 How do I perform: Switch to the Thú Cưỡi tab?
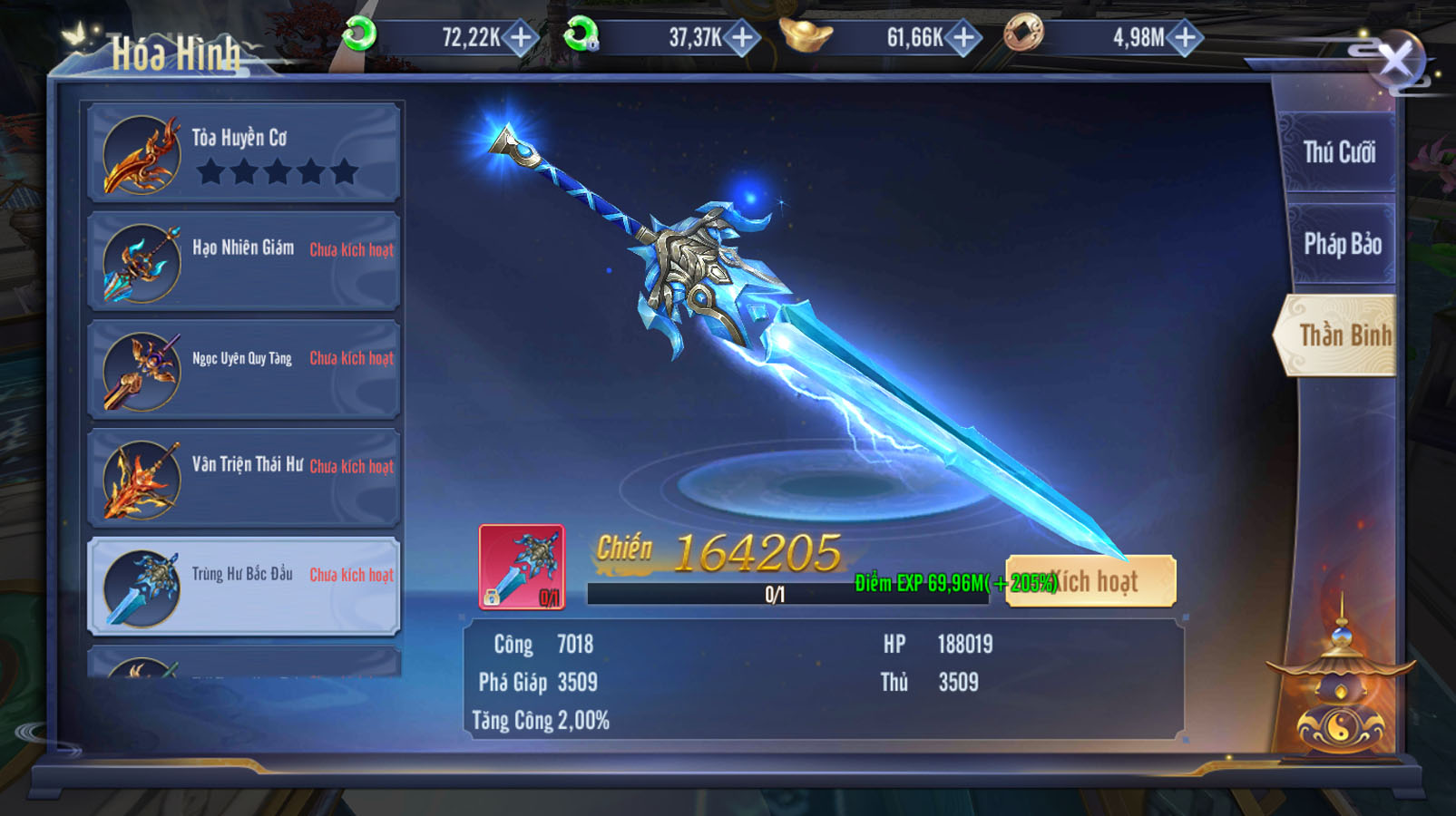pyautogui.click(x=1342, y=150)
